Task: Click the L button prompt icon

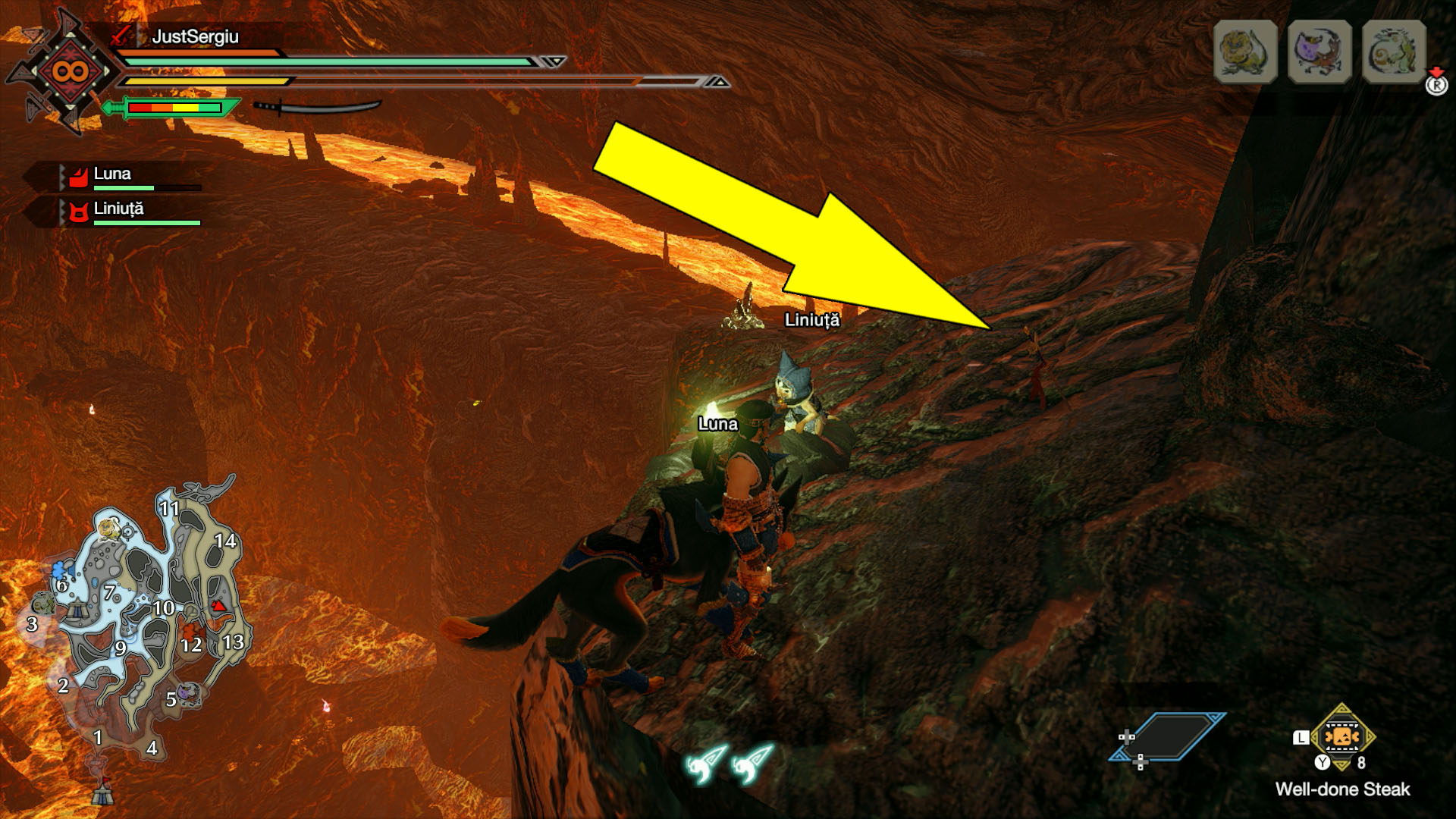Action: tap(1301, 738)
